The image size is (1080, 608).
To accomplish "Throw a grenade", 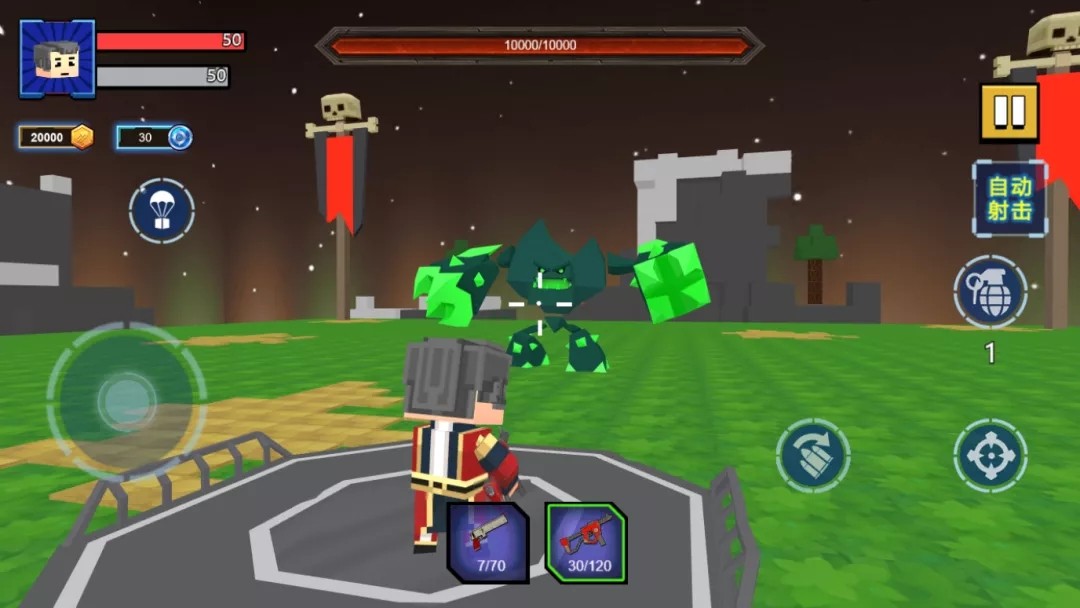I will click(x=990, y=291).
